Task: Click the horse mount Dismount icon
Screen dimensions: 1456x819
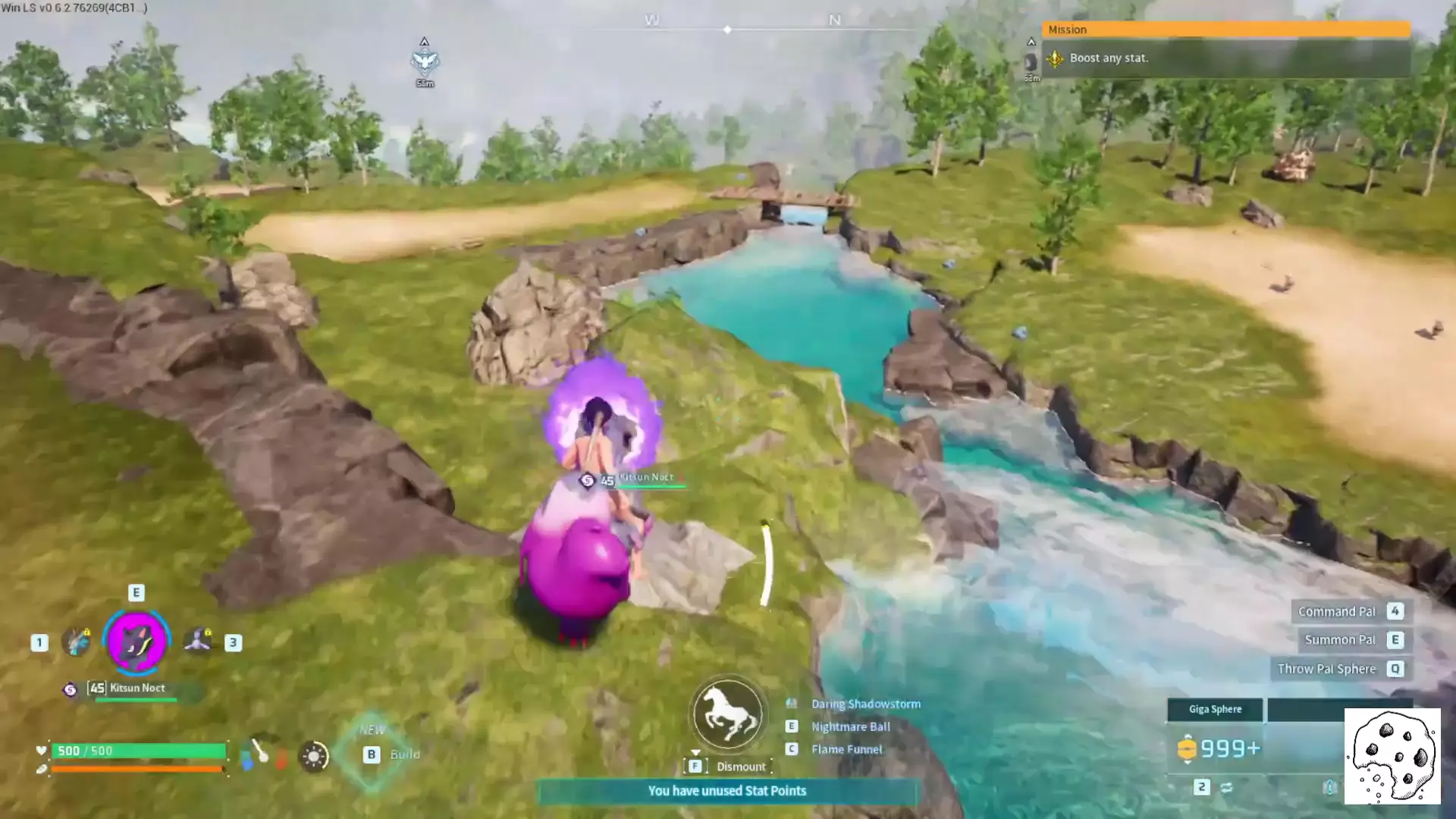Action: [727, 714]
